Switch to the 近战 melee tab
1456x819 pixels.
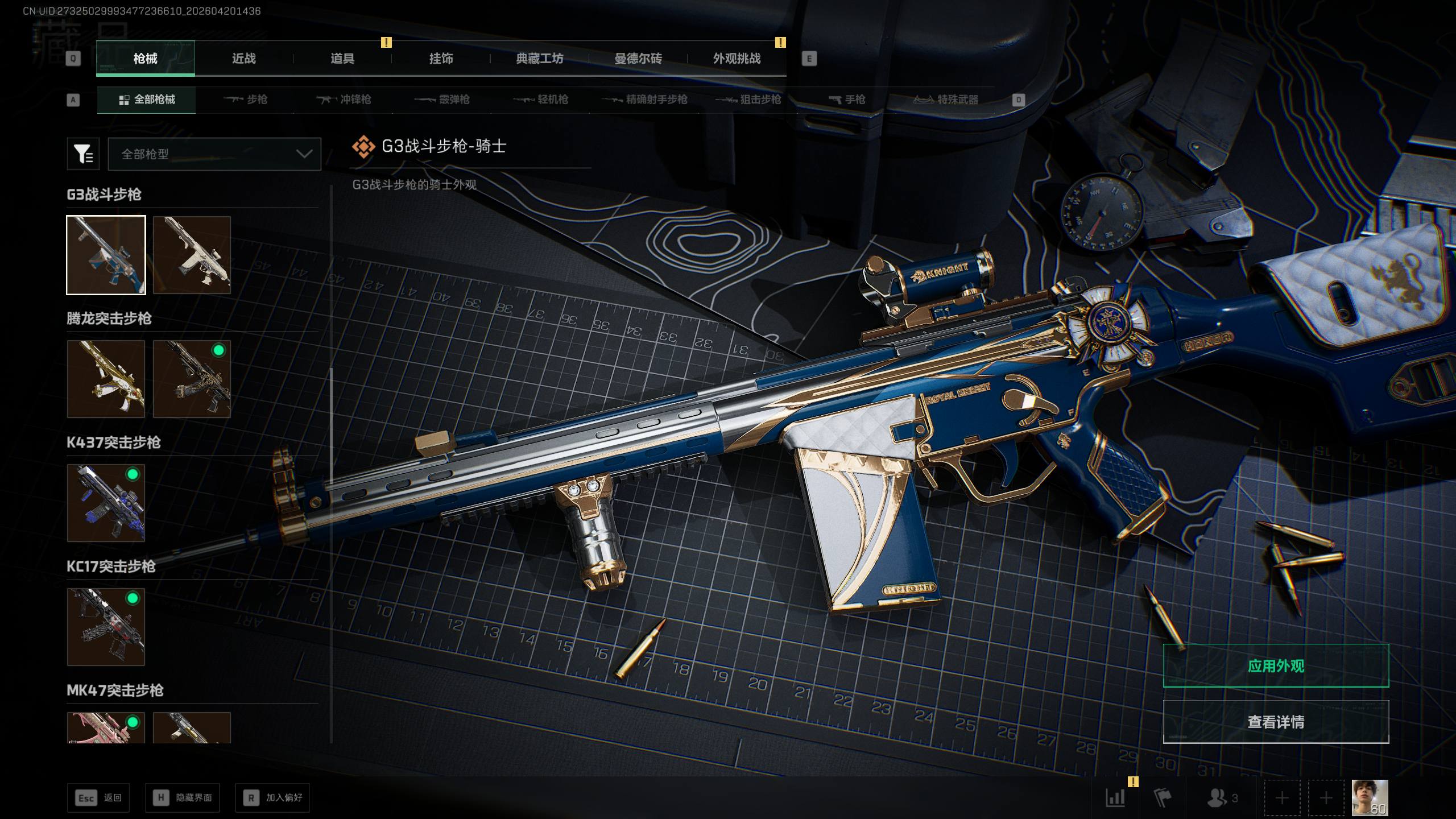click(x=243, y=59)
